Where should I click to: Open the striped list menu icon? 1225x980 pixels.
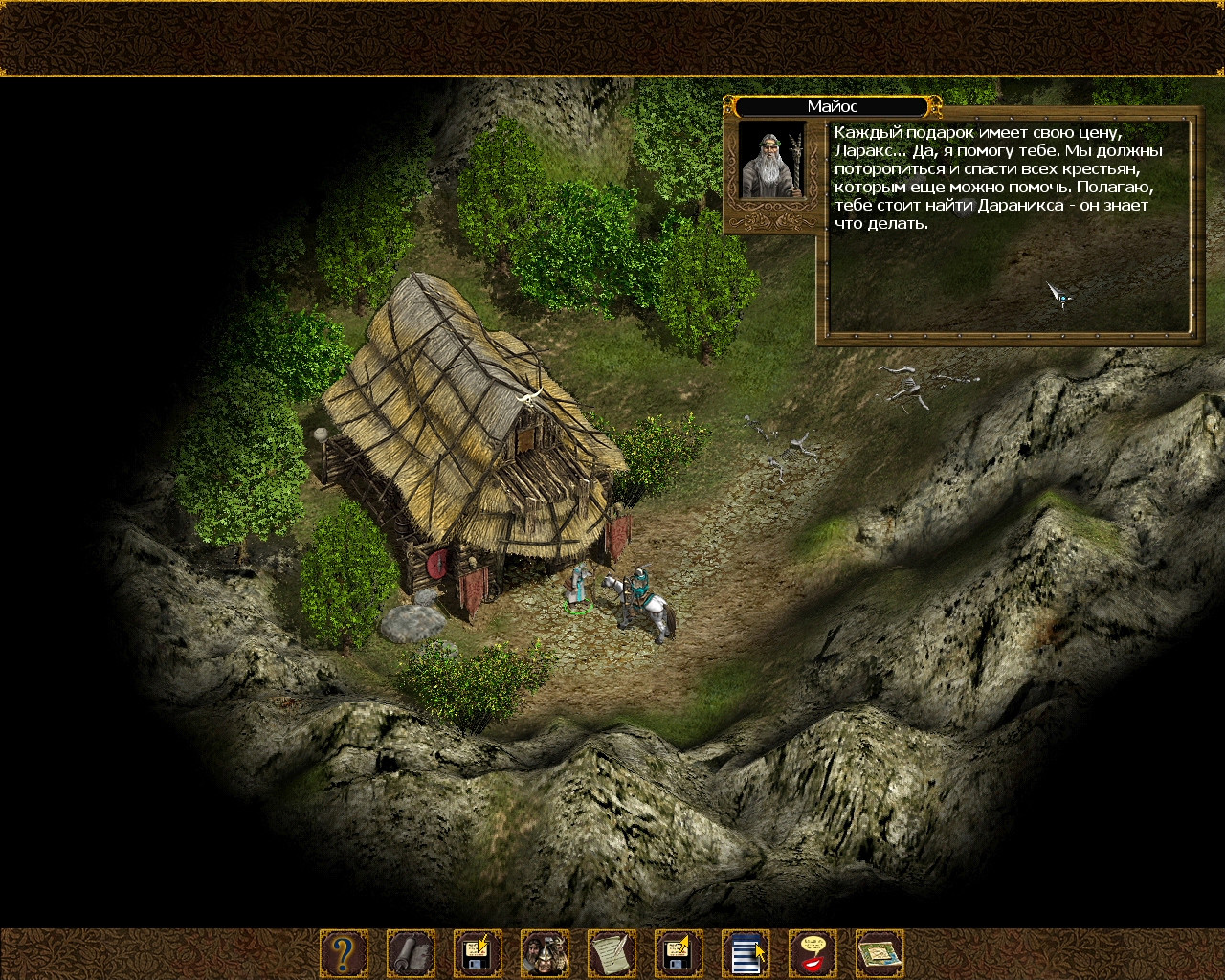pyautogui.click(x=746, y=954)
